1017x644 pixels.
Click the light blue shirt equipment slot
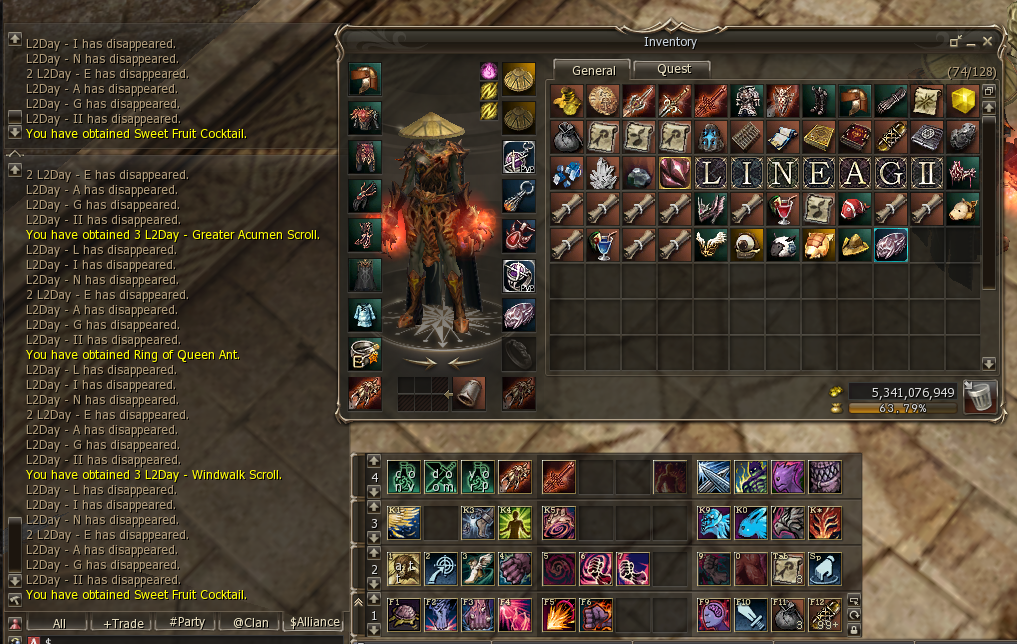(364, 315)
